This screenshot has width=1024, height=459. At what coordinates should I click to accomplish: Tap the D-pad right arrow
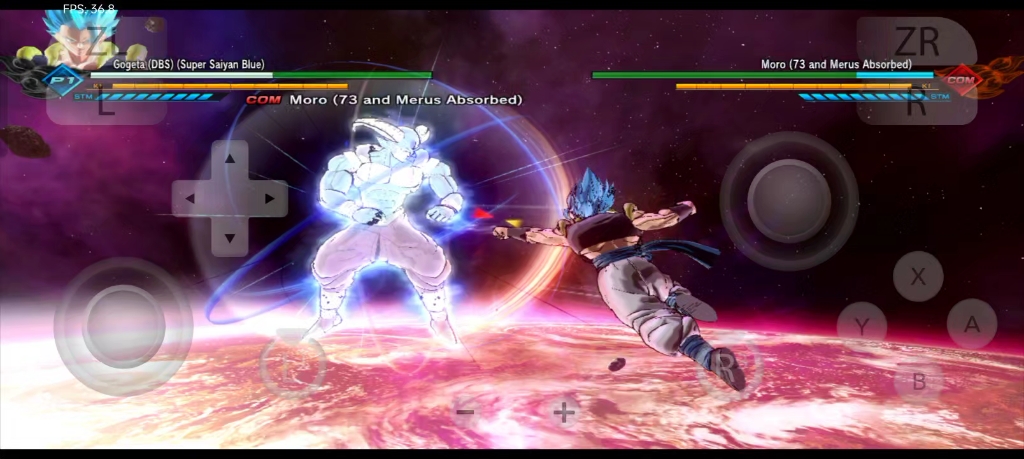pyautogui.click(x=269, y=198)
